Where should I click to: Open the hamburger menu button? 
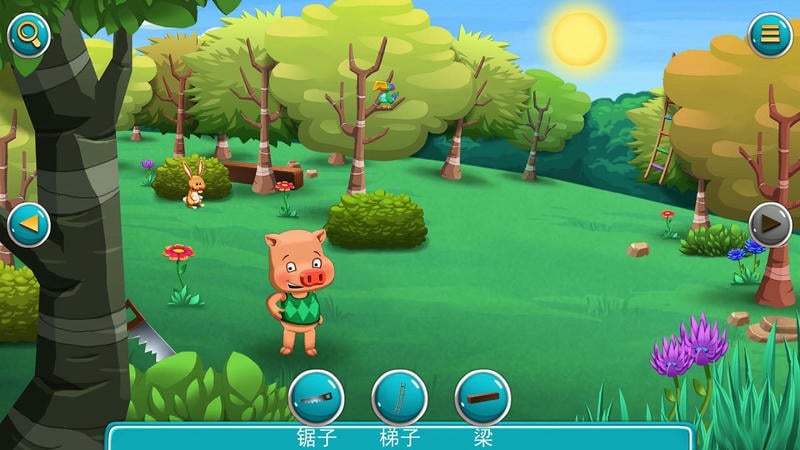click(770, 35)
